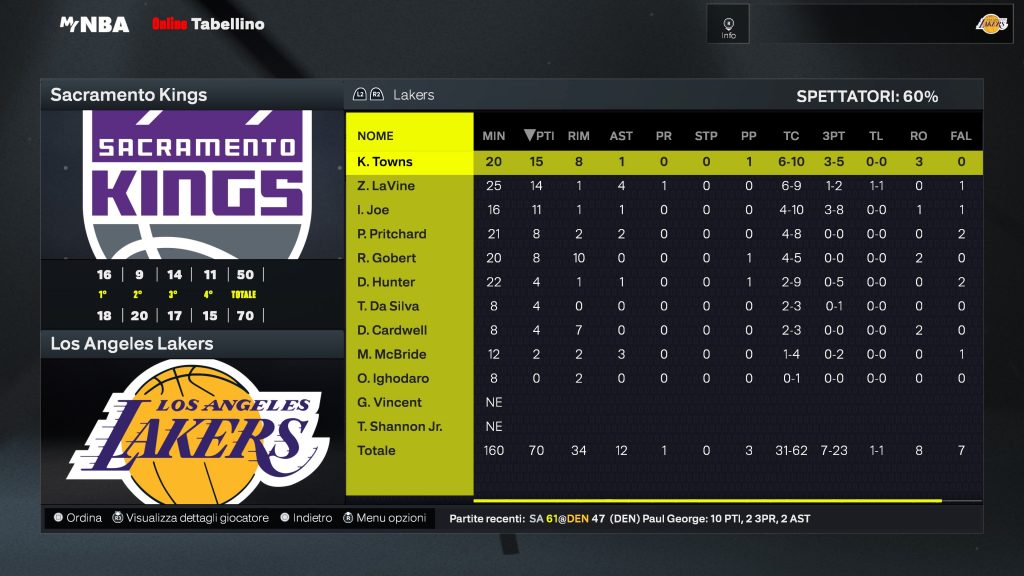Select T. Da Silva's row

click(x=388, y=306)
